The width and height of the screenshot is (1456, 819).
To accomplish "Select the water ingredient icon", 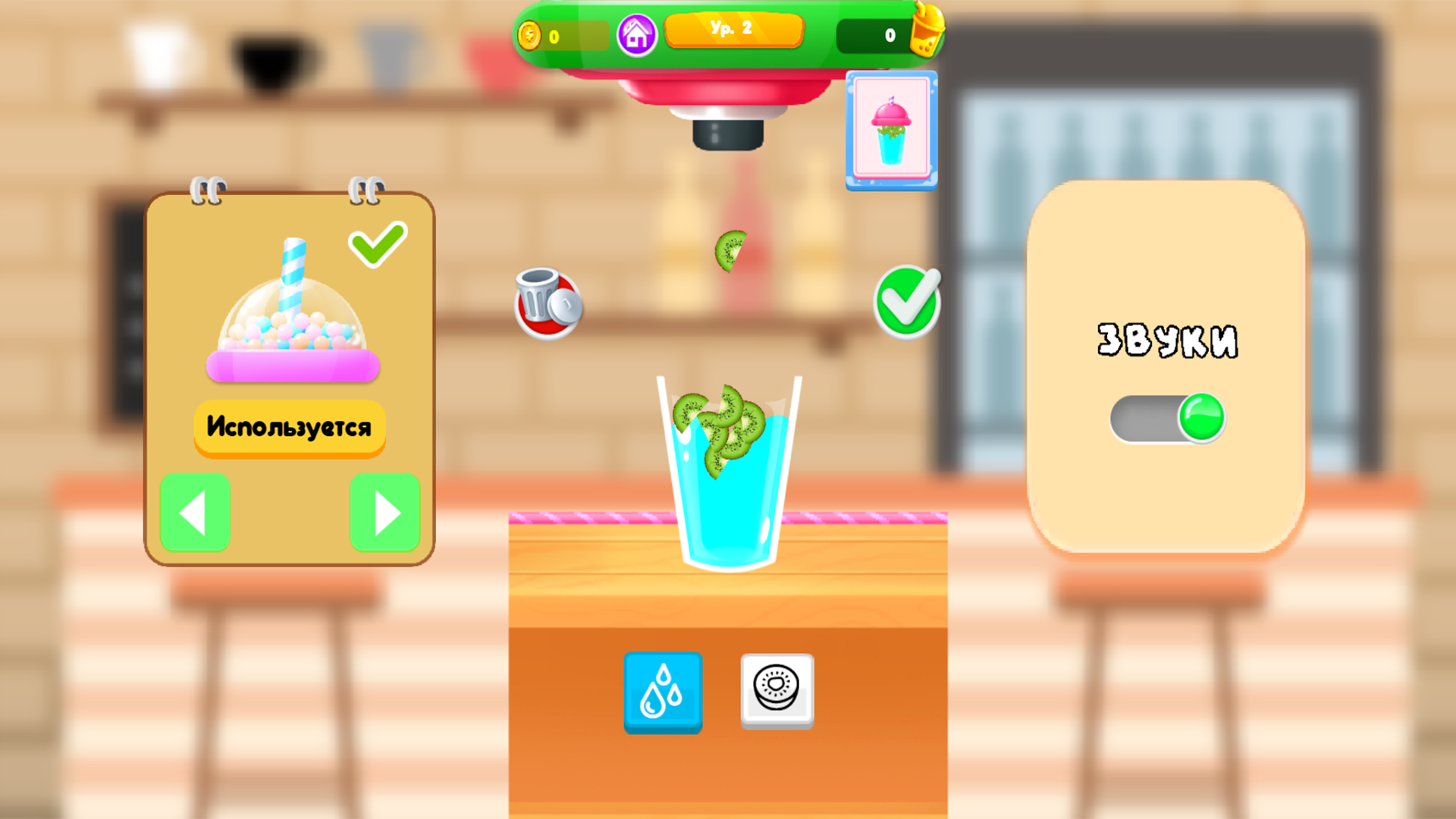I will tap(662, 692).
